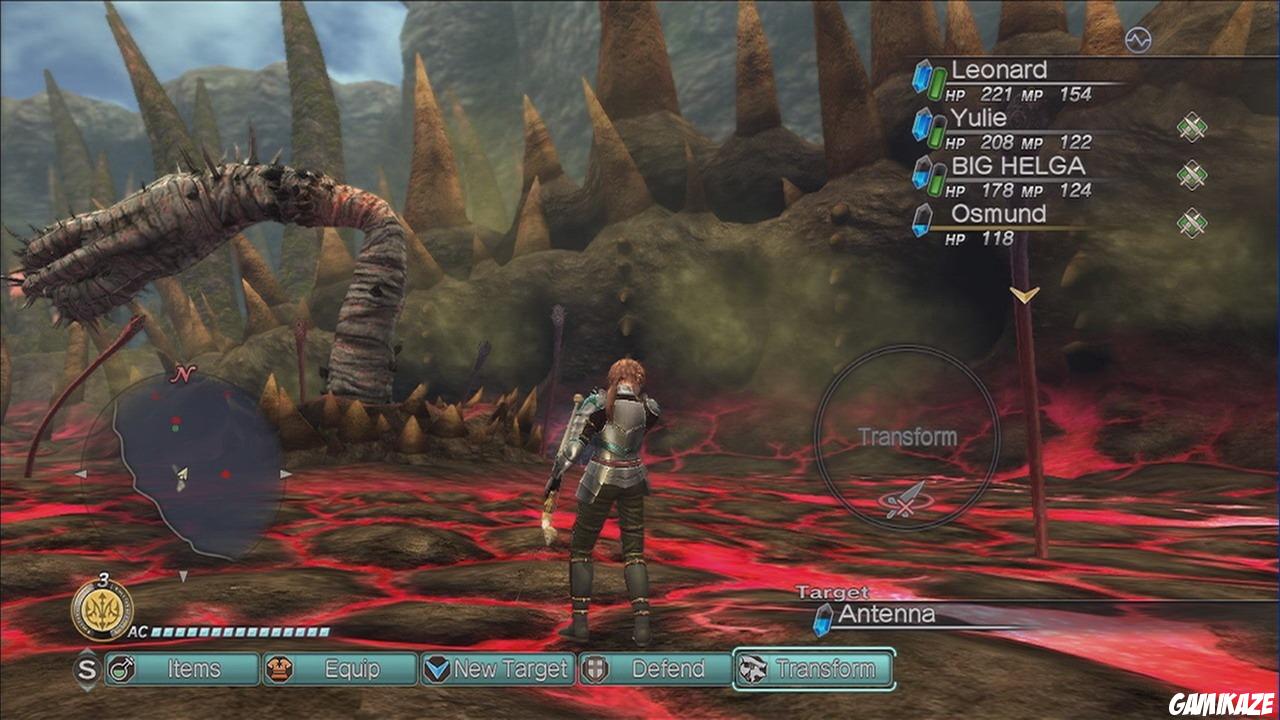The image size is (1280, 720).
Task: Click the Antenna target label
Action: click(x=886, y=614)
